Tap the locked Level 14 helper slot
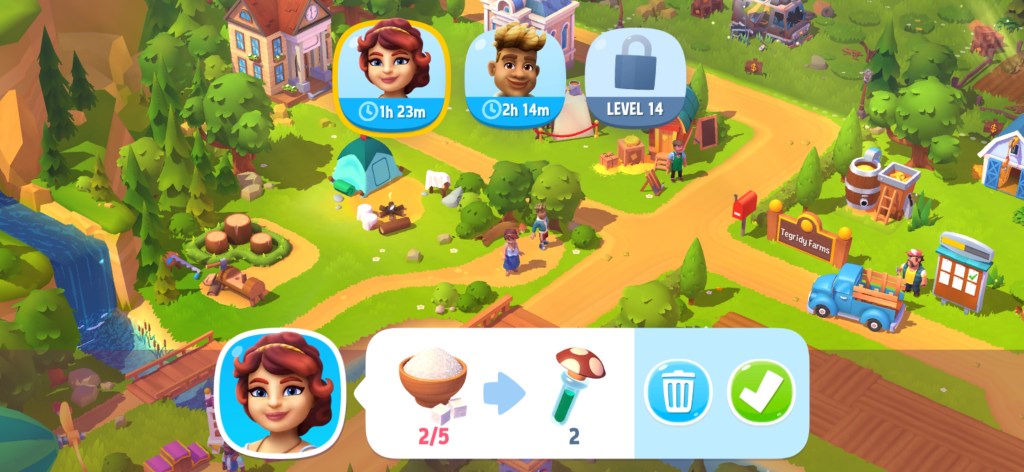The height and width of the screenshot is (472, 1024). coord(634,74)
